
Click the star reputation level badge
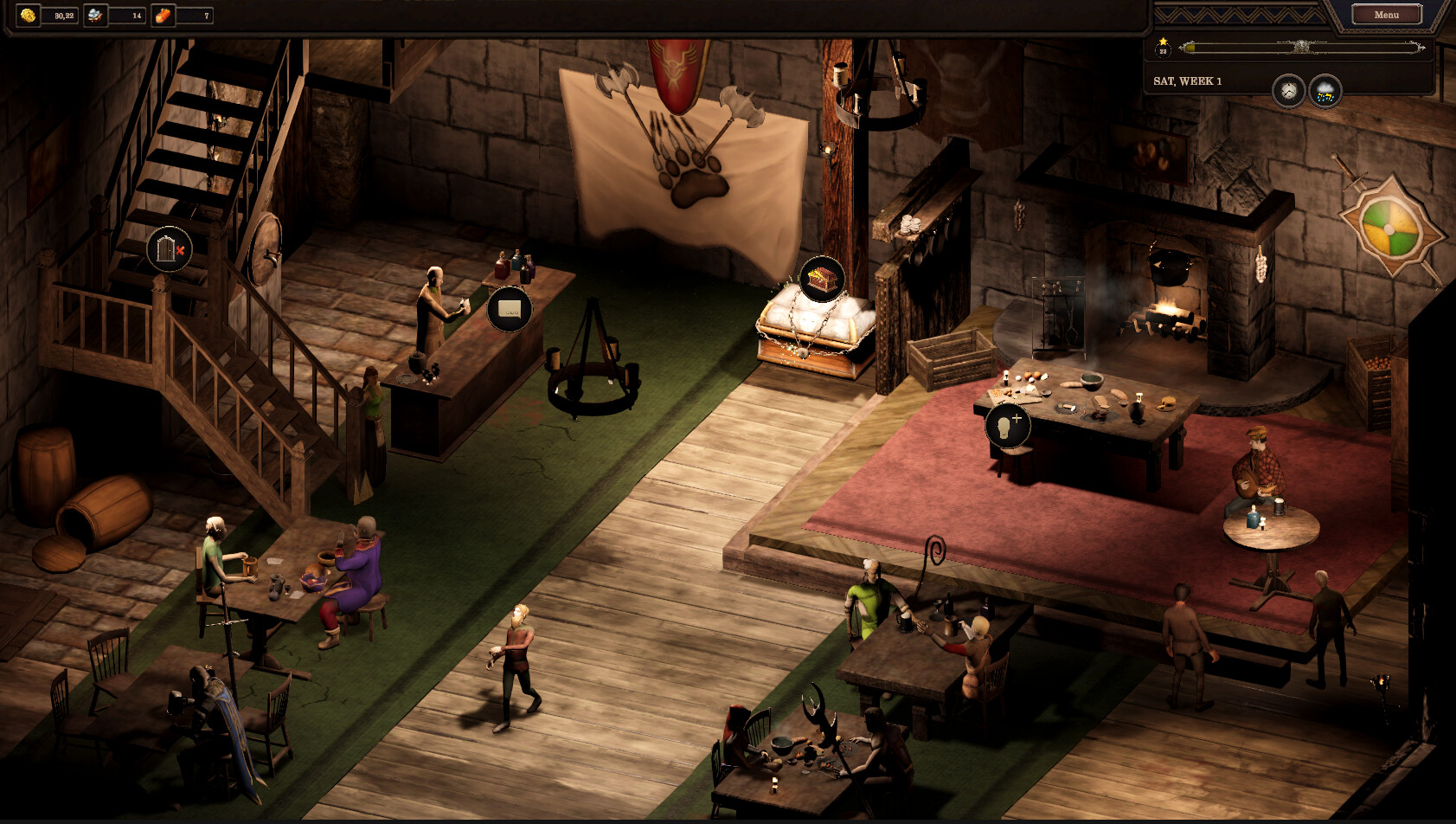coord(1163,47)
